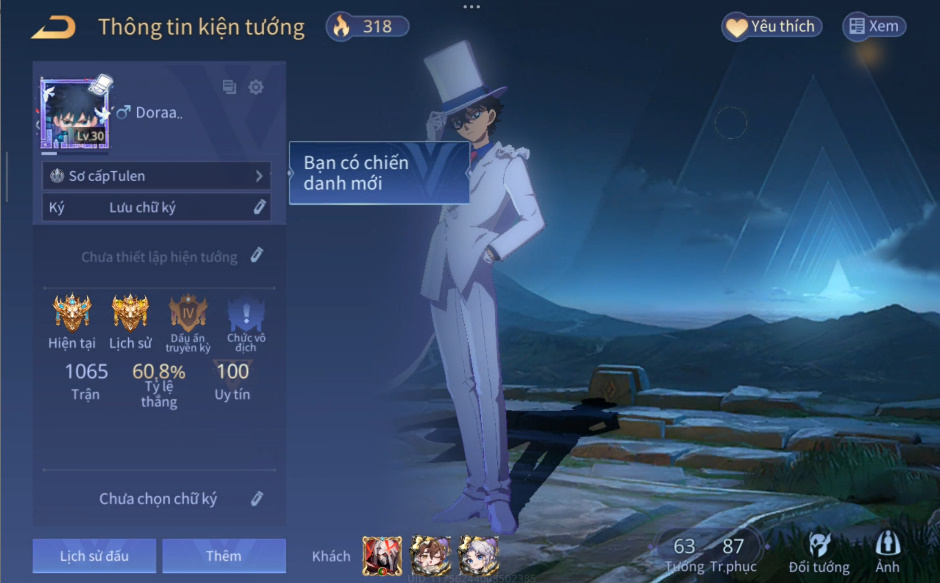Open Lịch sử đấu match history
Viewport: 940px width, 583px height.
94,556
